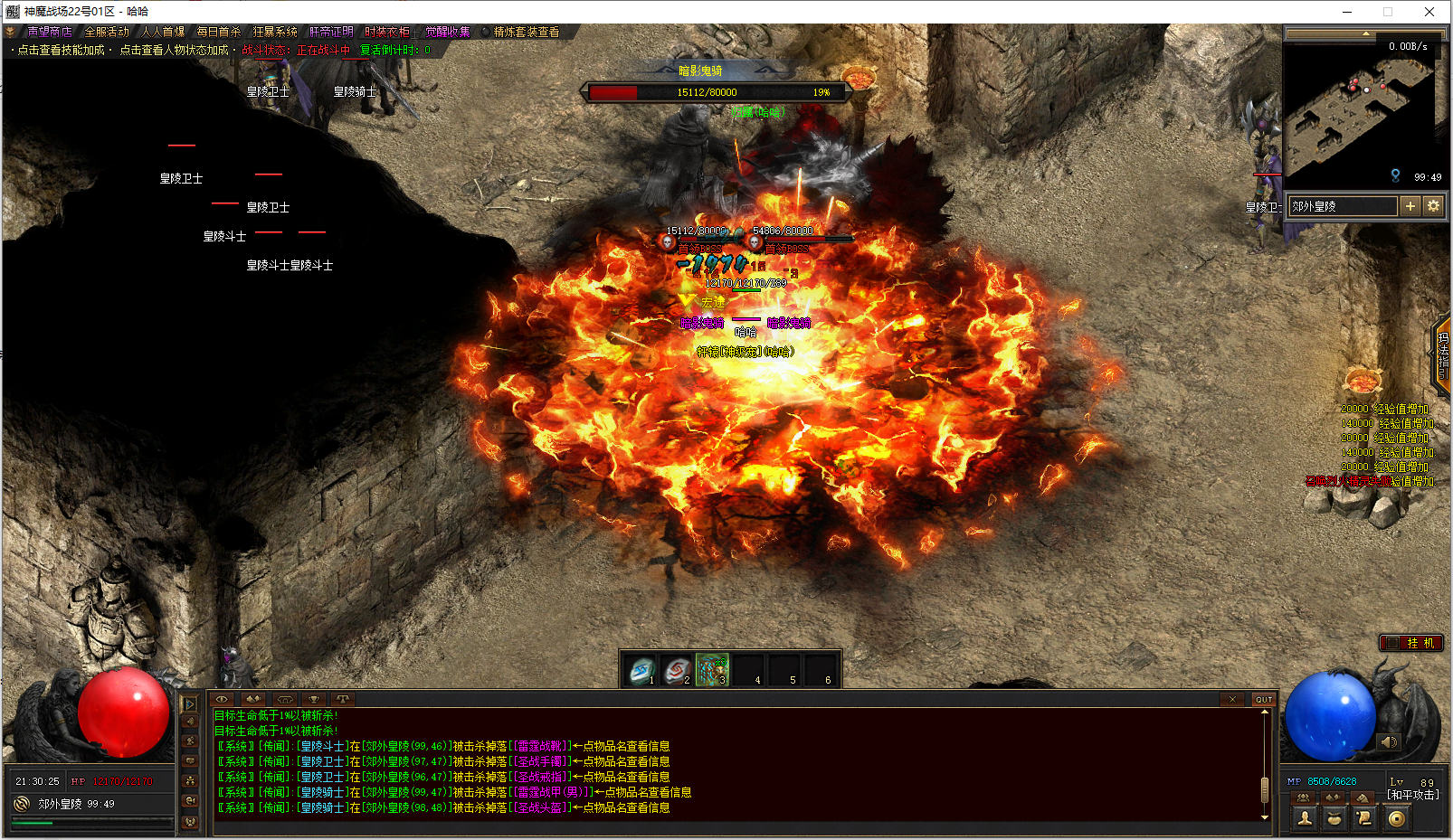Open the 声望商店 reputation shop
1453x840 pixels.
pyautogui.click(x=49, y=32)
